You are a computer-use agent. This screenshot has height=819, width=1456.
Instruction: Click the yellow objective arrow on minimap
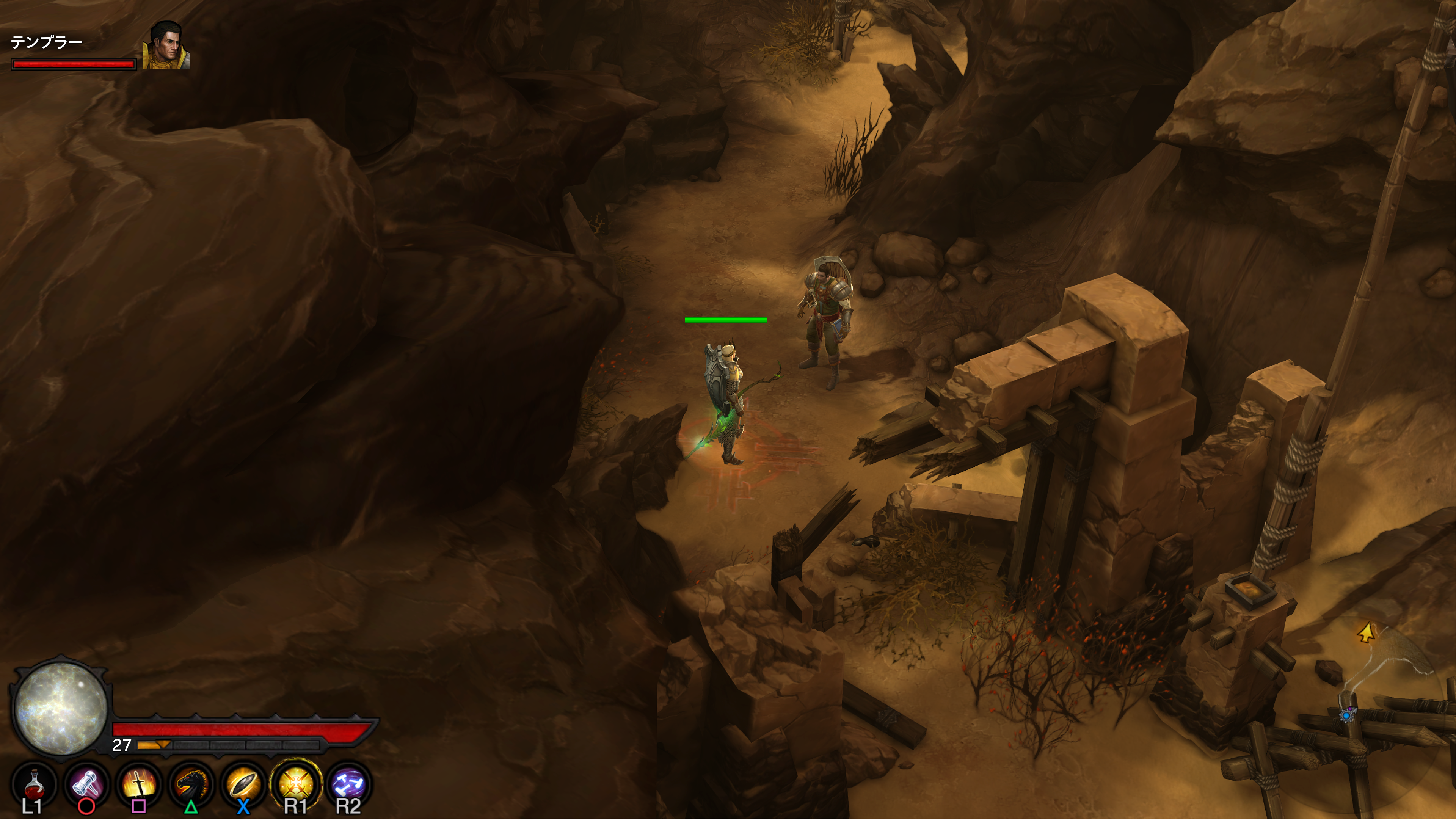point(1366,632)
